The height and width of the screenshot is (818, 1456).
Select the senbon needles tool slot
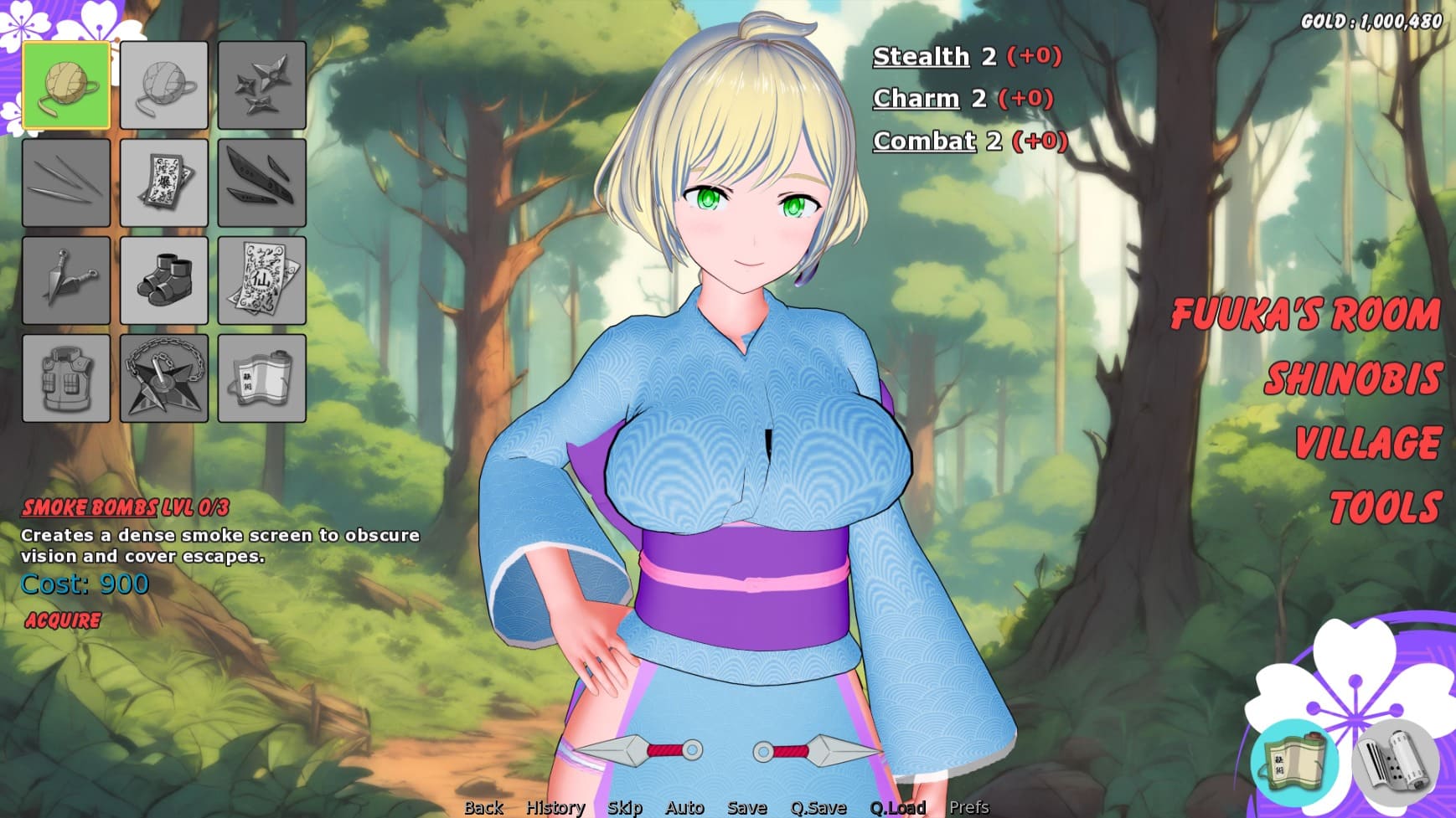click(66, 183)
